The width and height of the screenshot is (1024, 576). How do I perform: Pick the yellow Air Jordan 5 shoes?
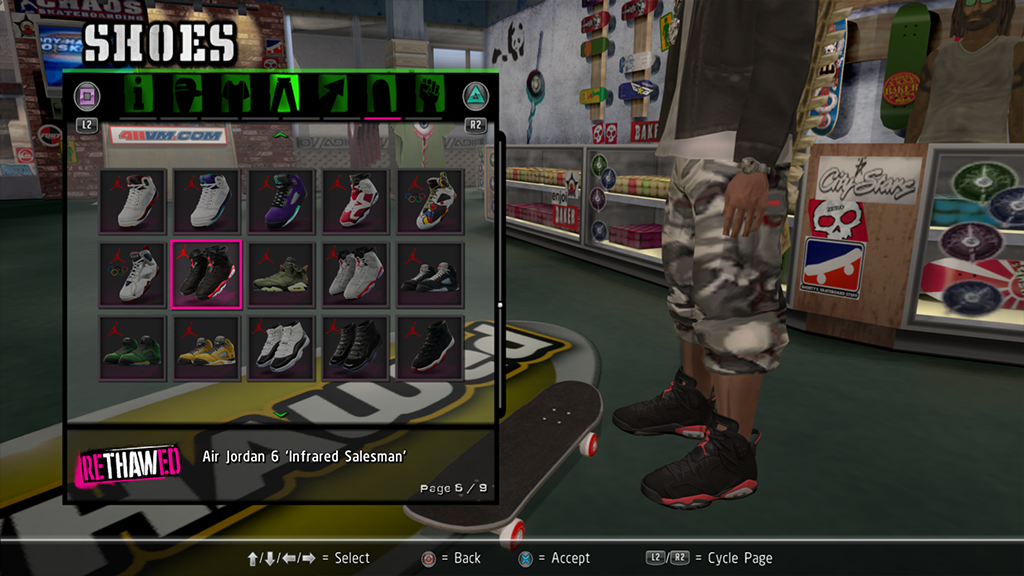(x=207, y=348)
